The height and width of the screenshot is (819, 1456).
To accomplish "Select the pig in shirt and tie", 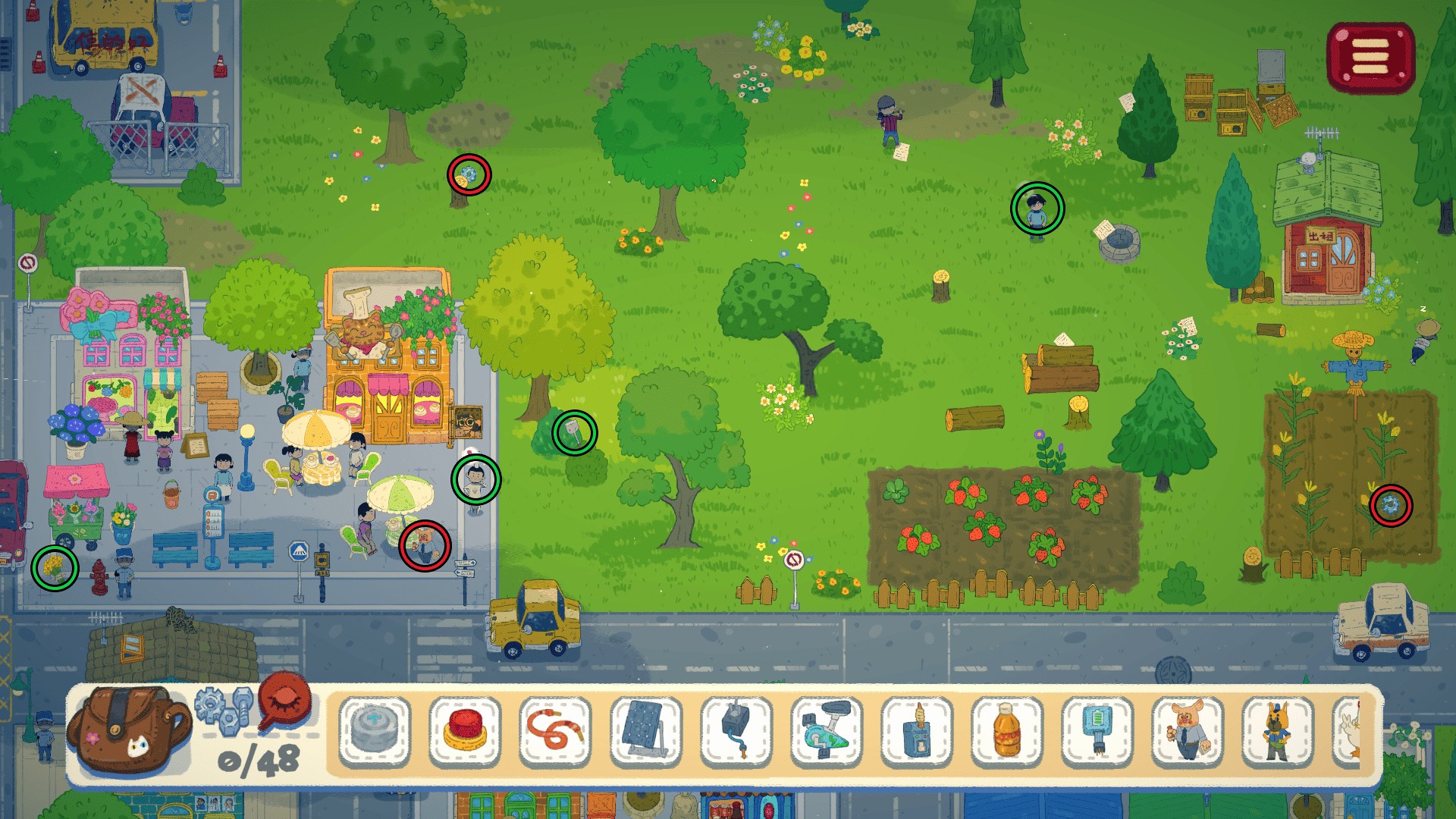I will tap(1187, 730).
